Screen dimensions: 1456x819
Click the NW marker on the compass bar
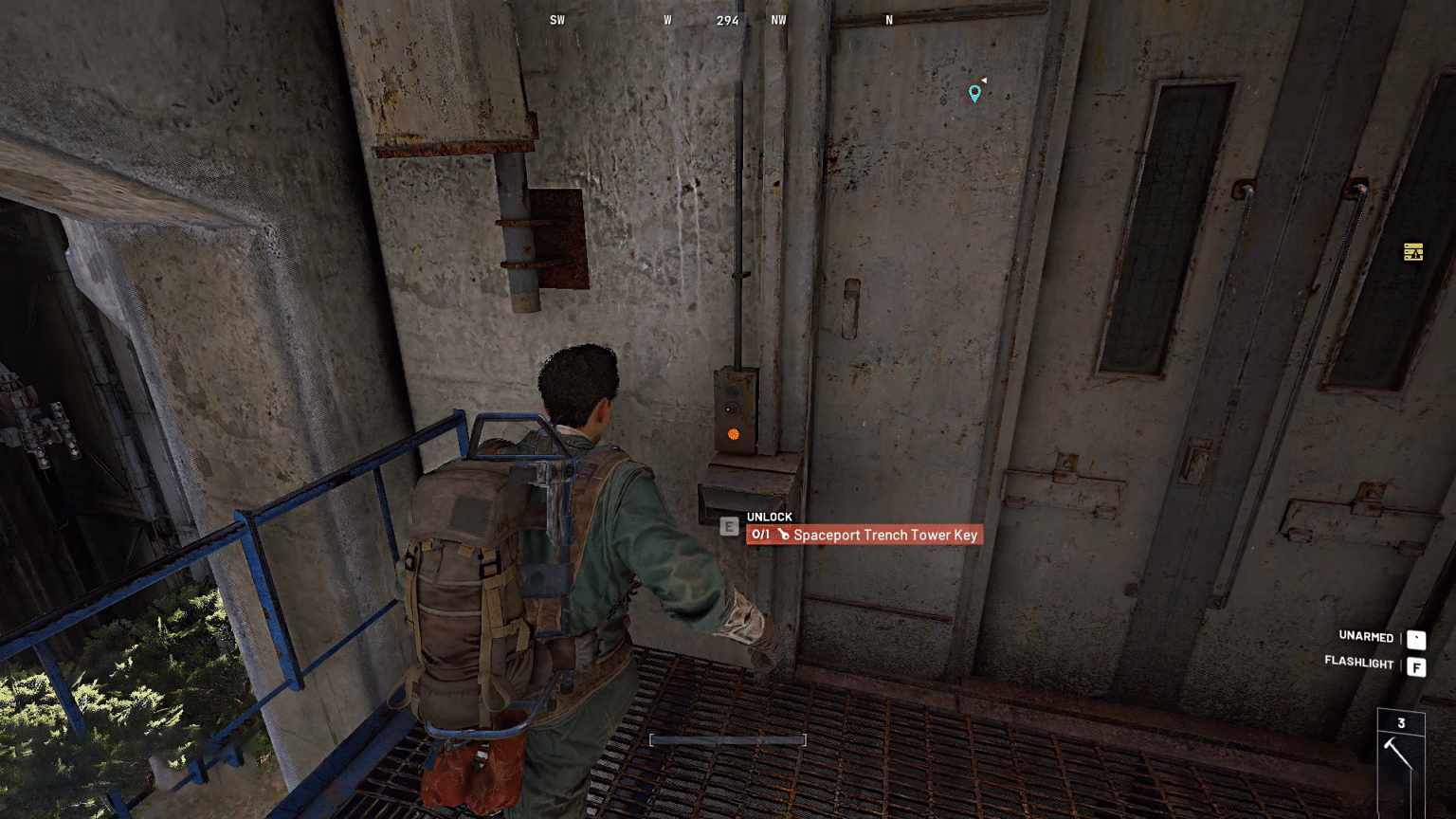[779, 20]
